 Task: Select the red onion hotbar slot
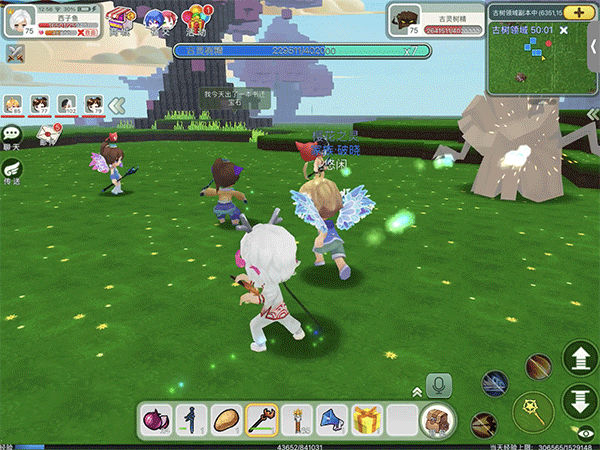[x=155, y=419]
